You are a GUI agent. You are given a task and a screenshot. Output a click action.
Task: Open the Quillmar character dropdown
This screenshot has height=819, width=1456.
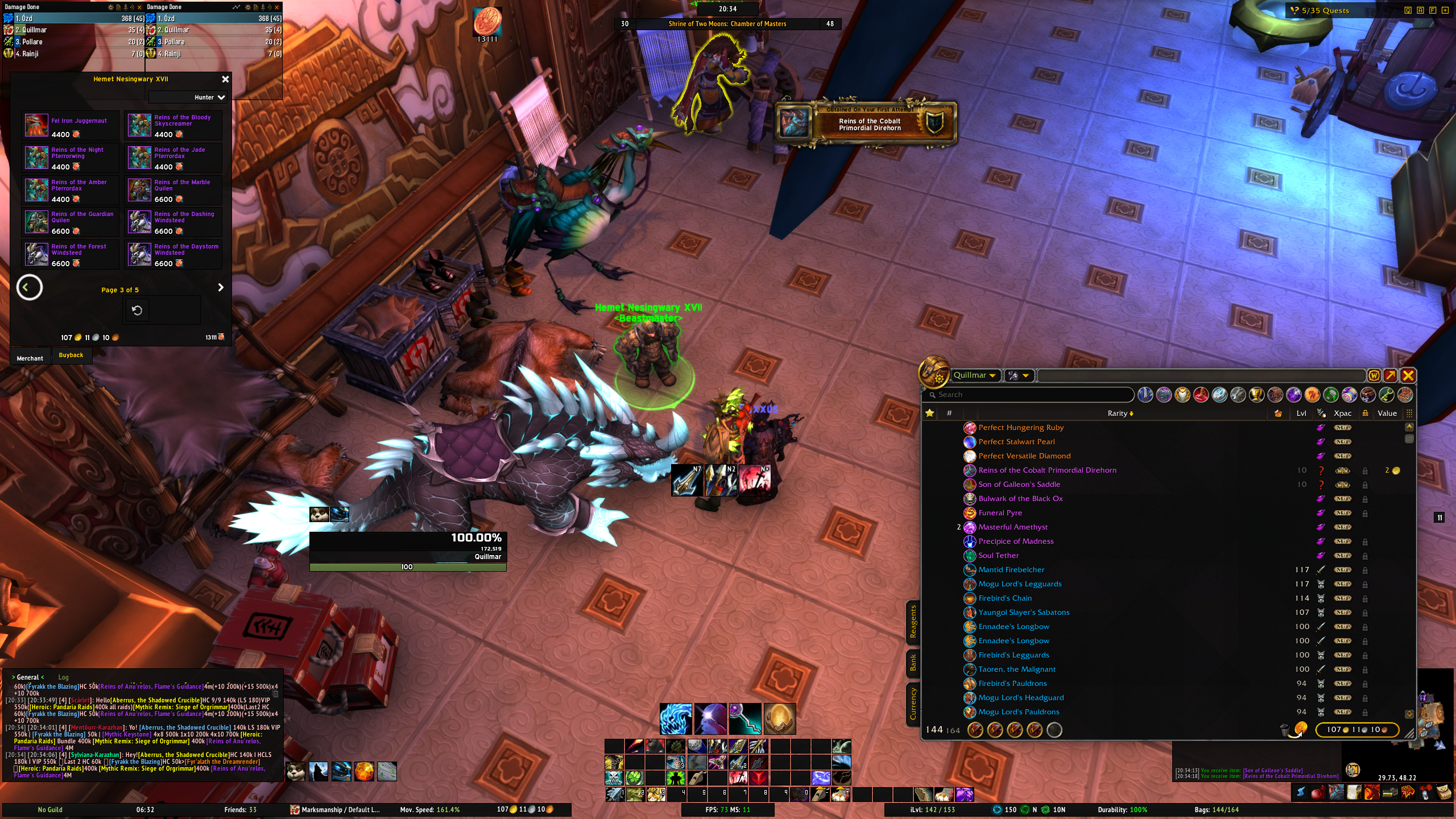click(x=975, y=375)
